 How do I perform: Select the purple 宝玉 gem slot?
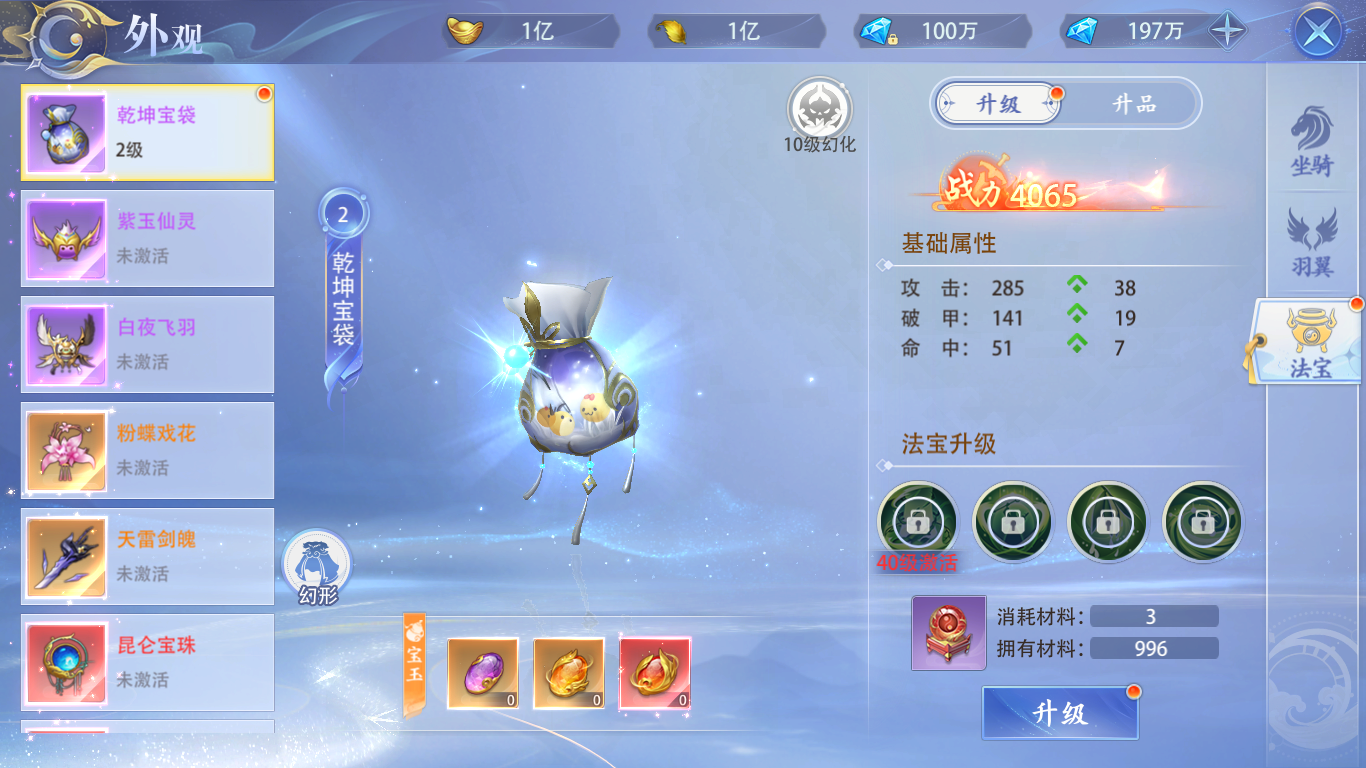pyautogui.click(x=484, y=673)
